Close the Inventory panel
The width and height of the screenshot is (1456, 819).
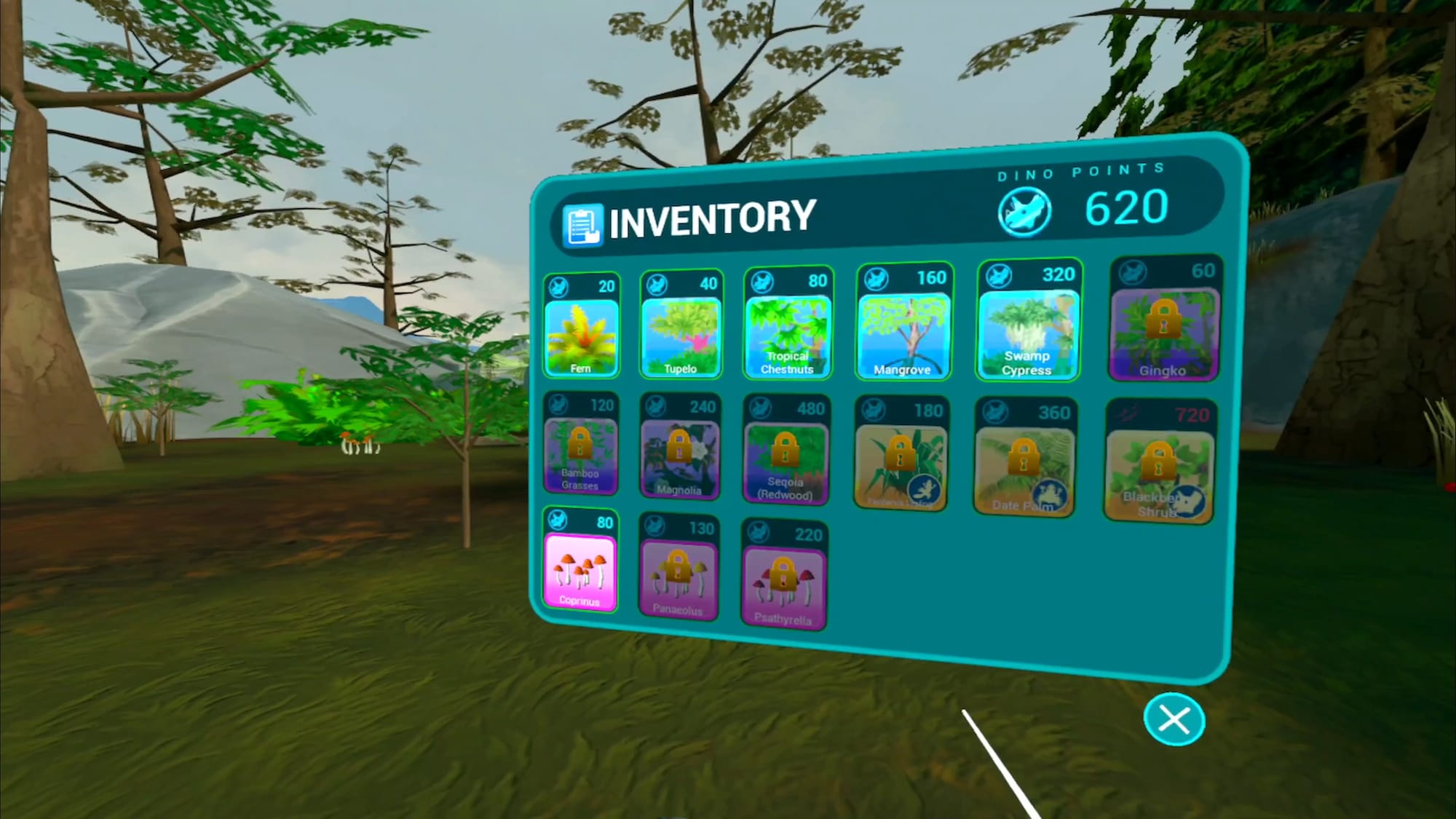click(1174, 720)
